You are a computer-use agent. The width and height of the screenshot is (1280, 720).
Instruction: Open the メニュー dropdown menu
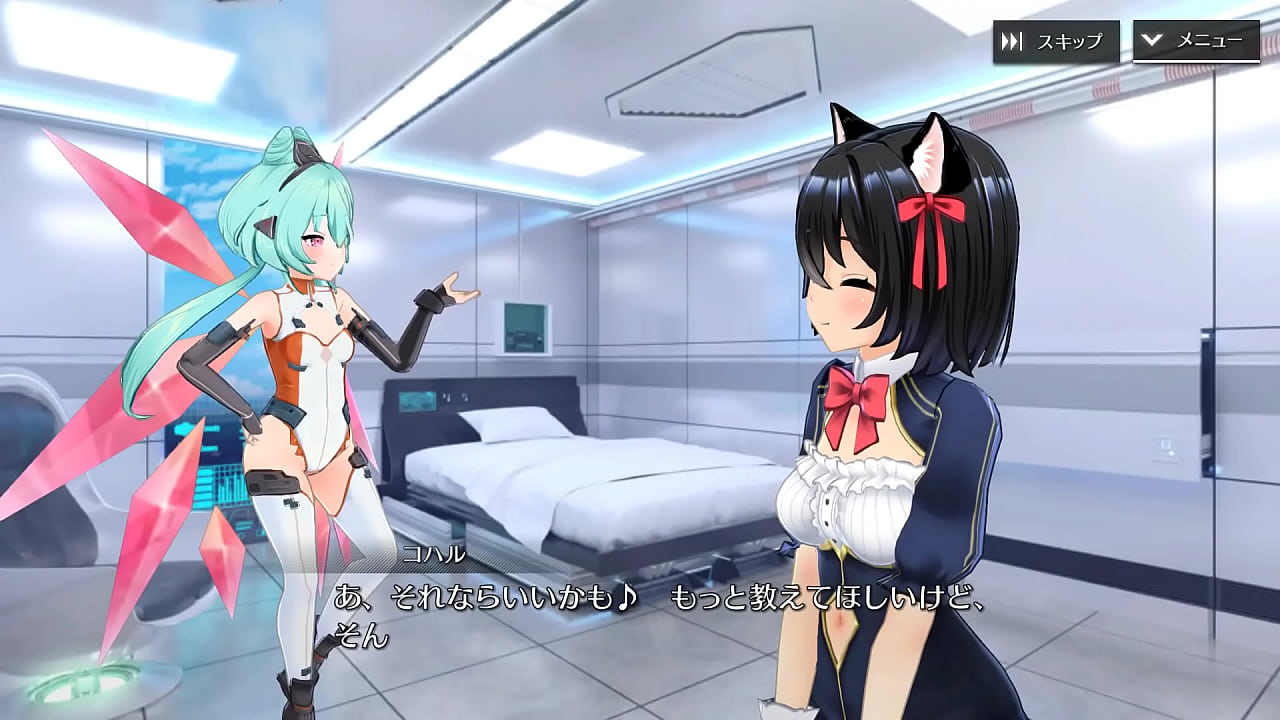tap(1195, 41)
